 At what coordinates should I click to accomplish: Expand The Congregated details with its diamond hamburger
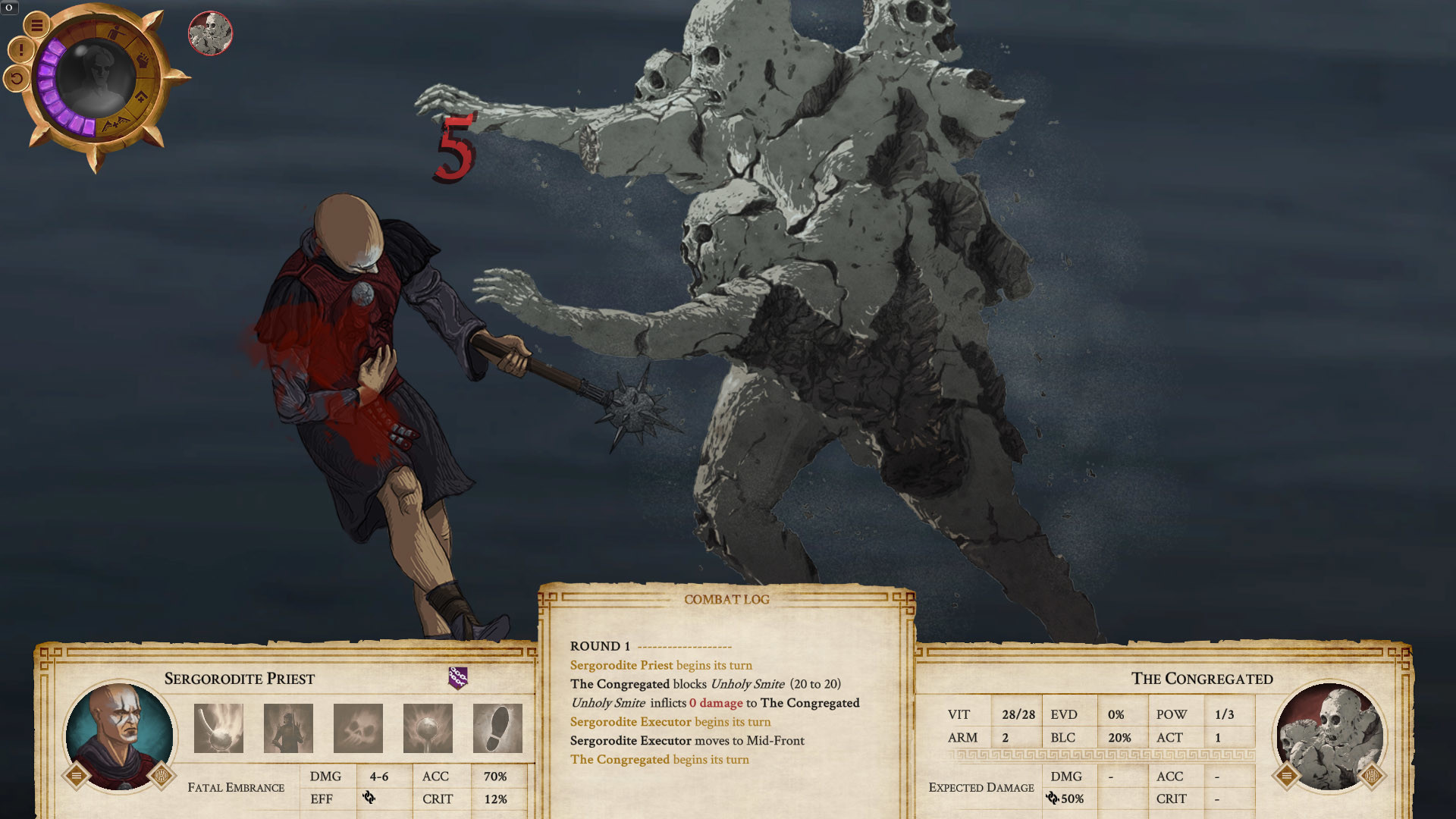coord(1288,774)
